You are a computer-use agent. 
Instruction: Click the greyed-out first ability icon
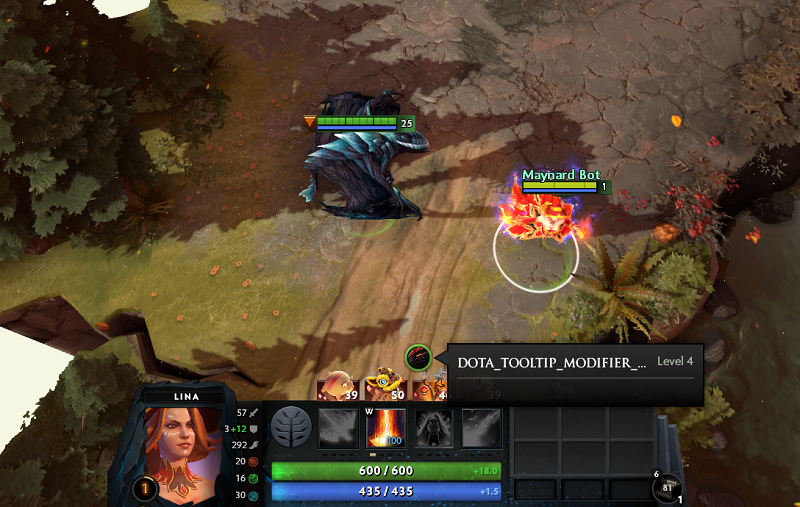coord(338,428)
